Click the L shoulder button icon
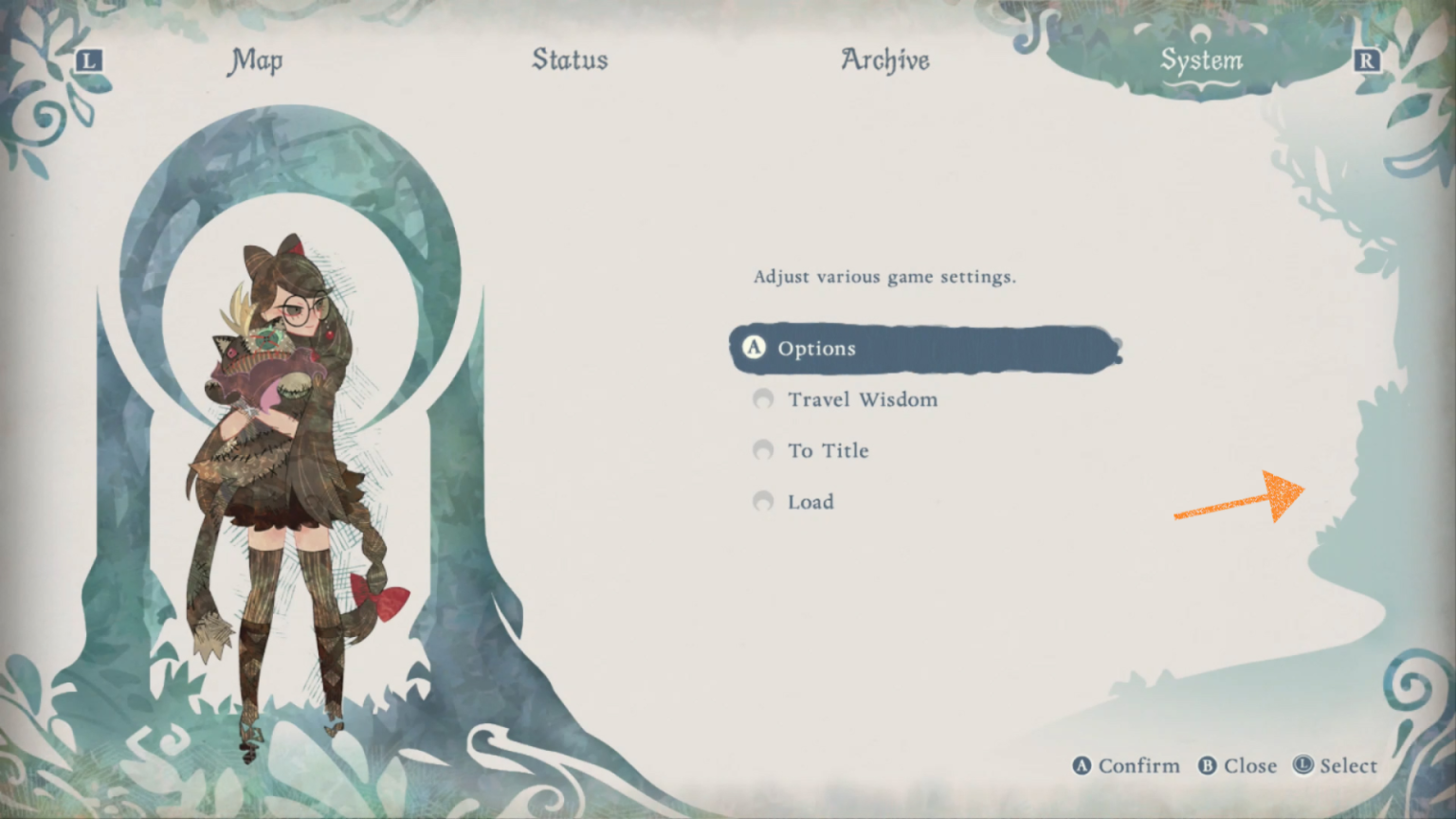This screenshot has width=1456, height=819. tap(89, 61)
